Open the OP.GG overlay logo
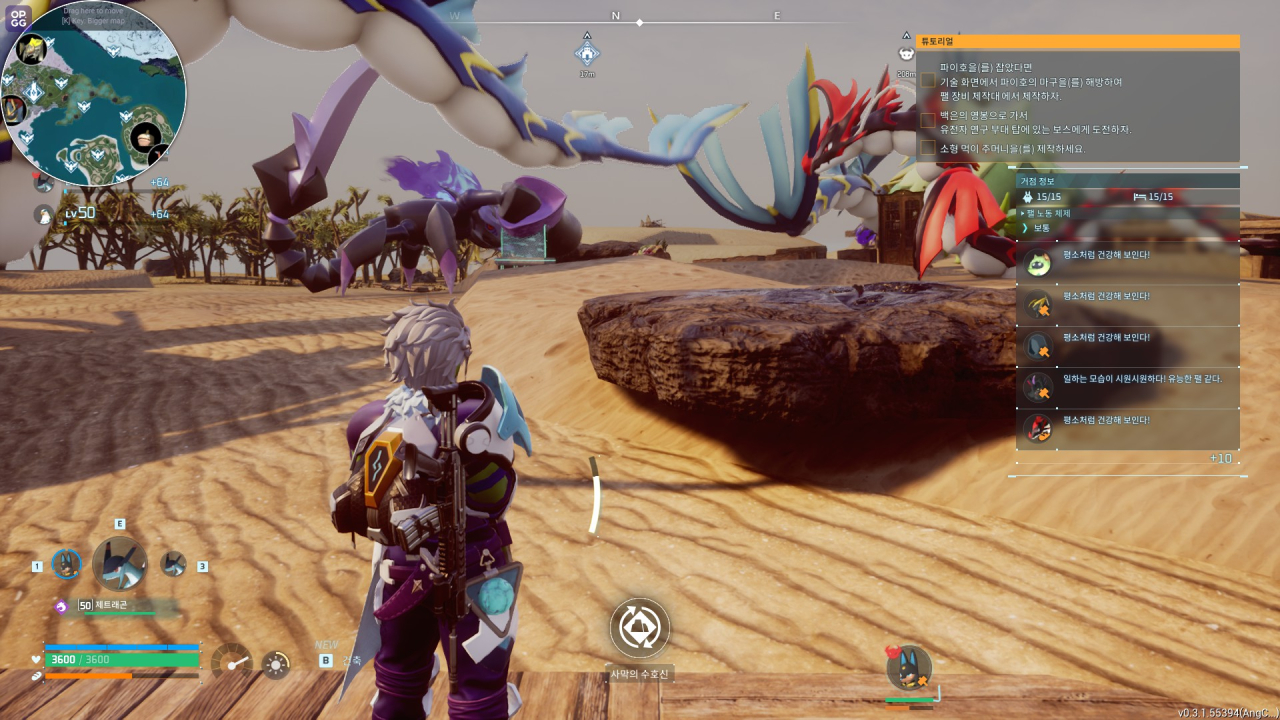This screenshot has width=1280, height=720. coord(17,17)
